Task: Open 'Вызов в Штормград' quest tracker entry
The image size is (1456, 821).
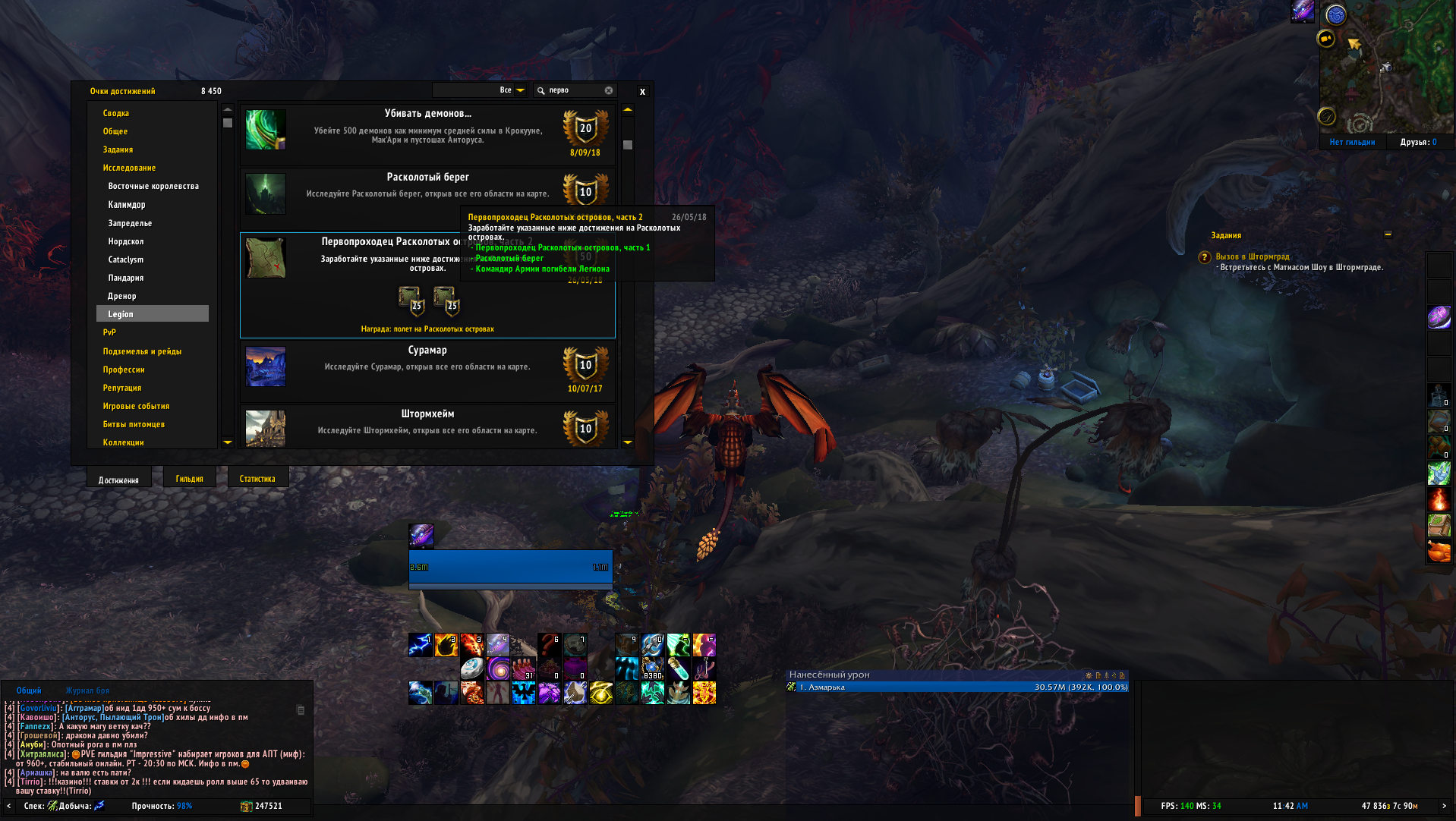Action: (1252, 256)
